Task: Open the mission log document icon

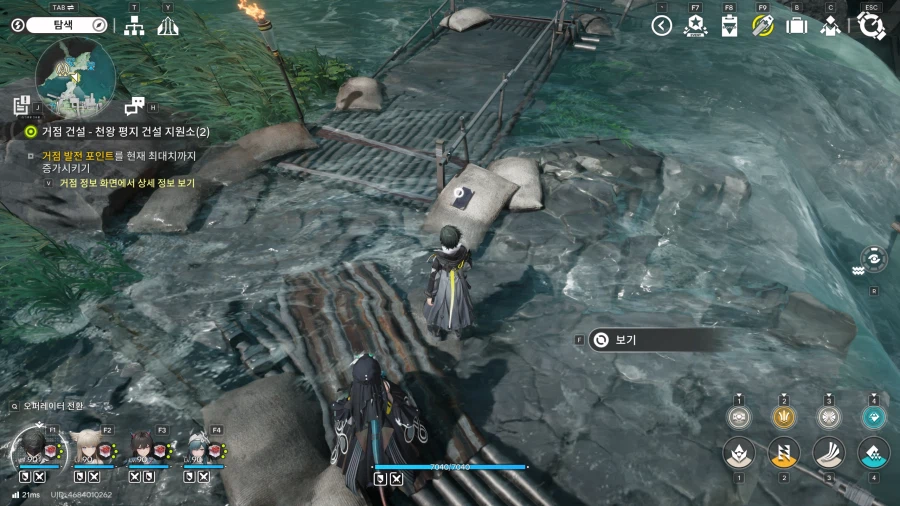Action: coord(22,105)
